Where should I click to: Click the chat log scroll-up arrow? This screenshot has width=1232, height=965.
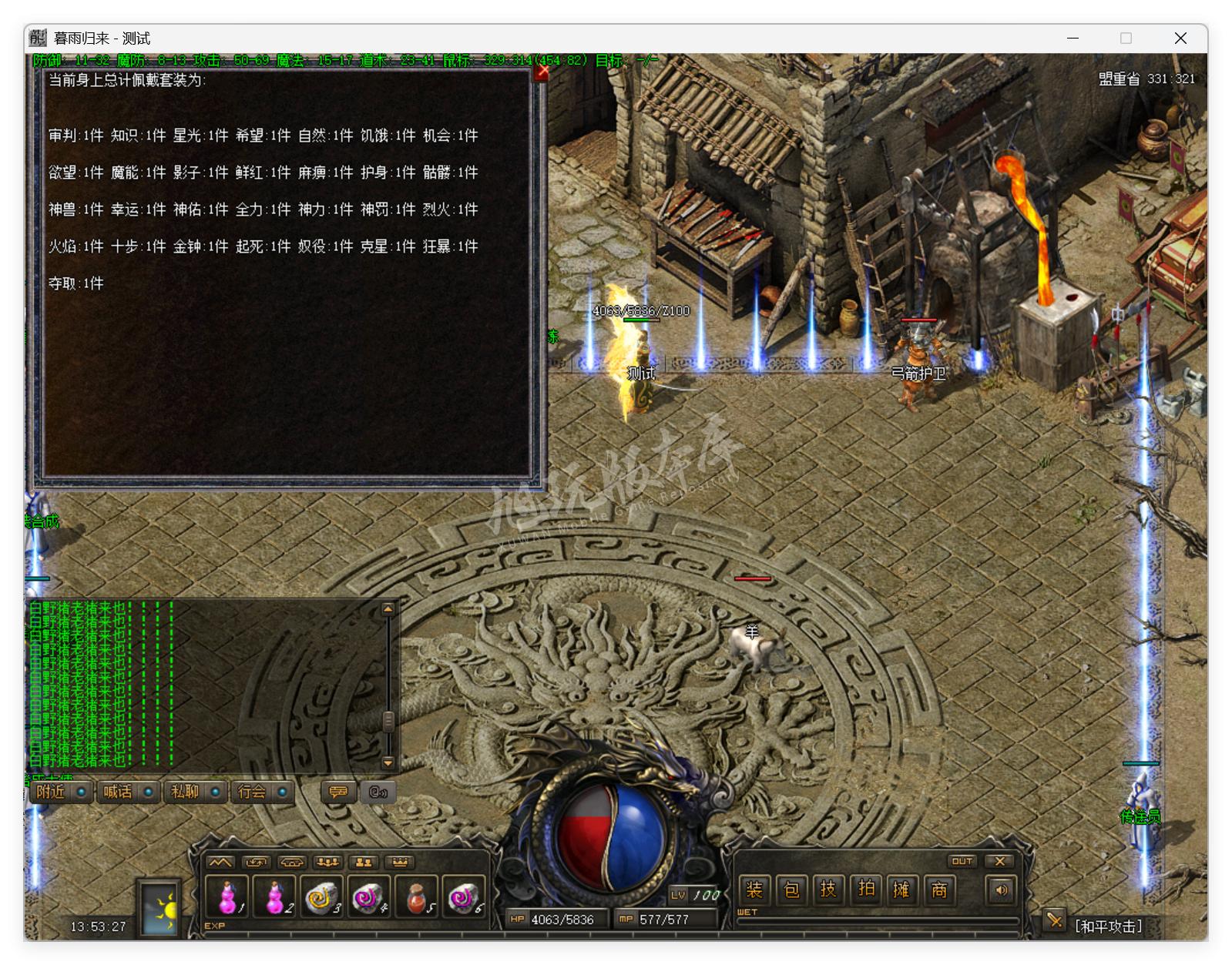point(388,609)
